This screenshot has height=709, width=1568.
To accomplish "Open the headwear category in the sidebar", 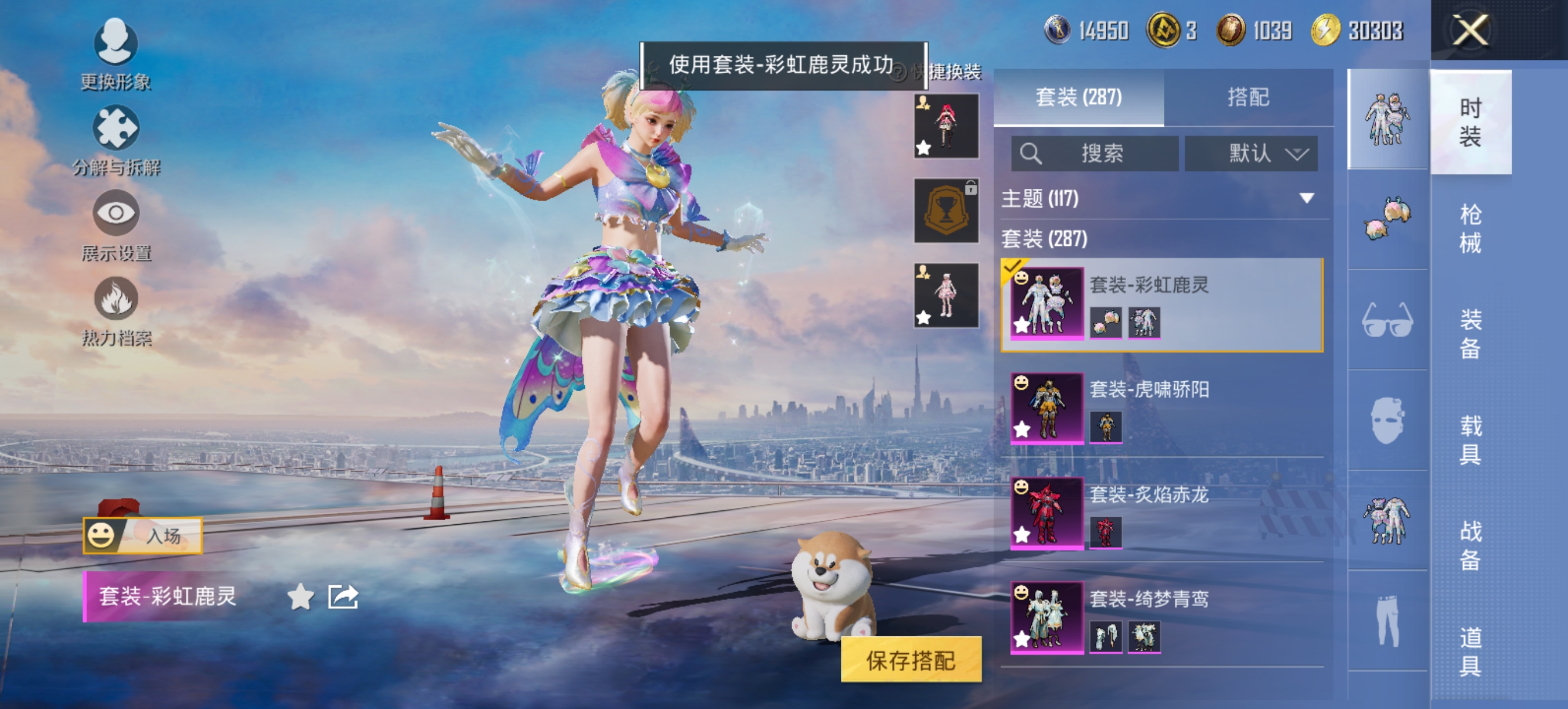I will tap(1387, 219).
